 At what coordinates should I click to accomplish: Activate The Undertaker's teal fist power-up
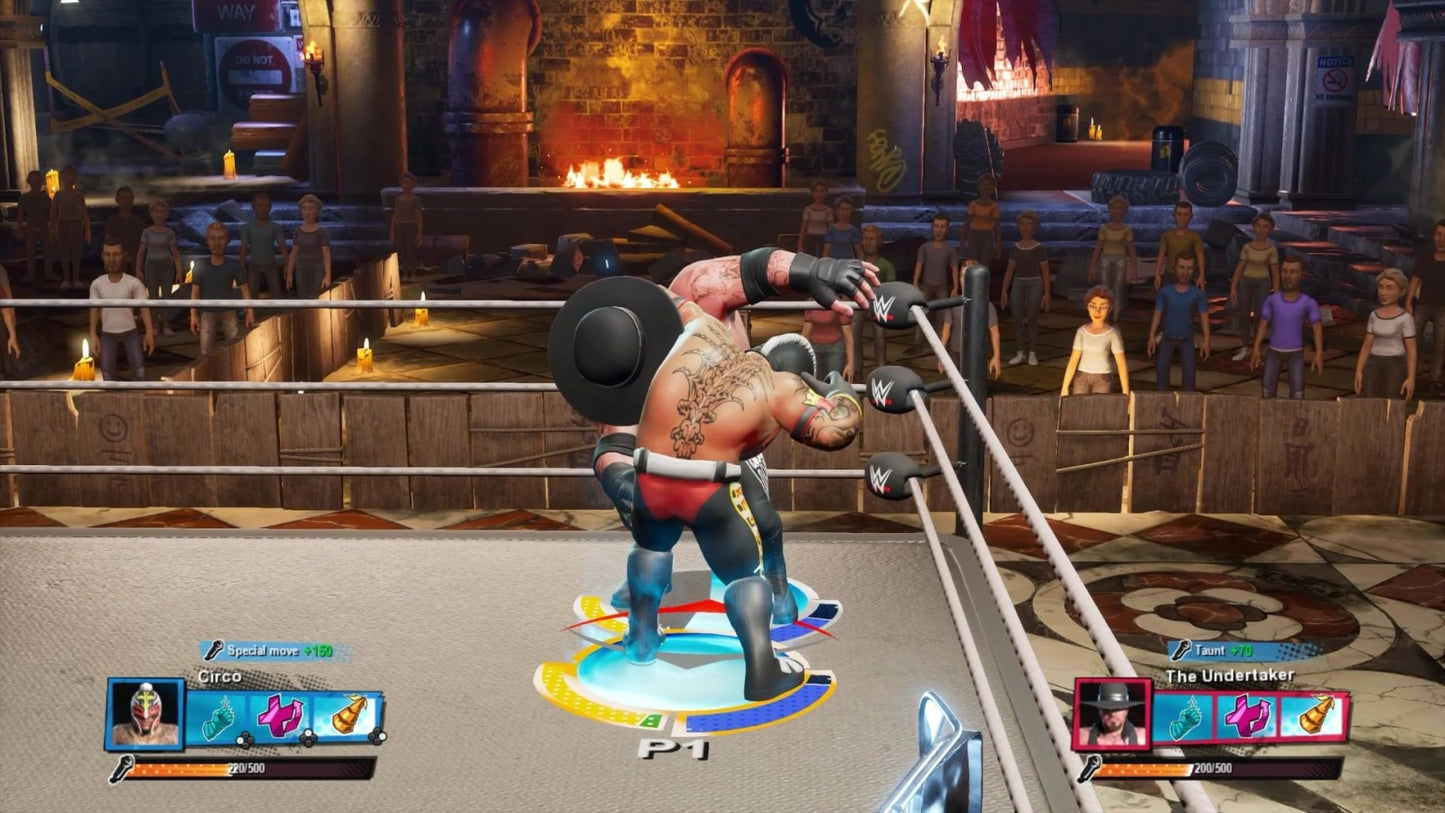pyautogui.click(x=1184, y=716)
